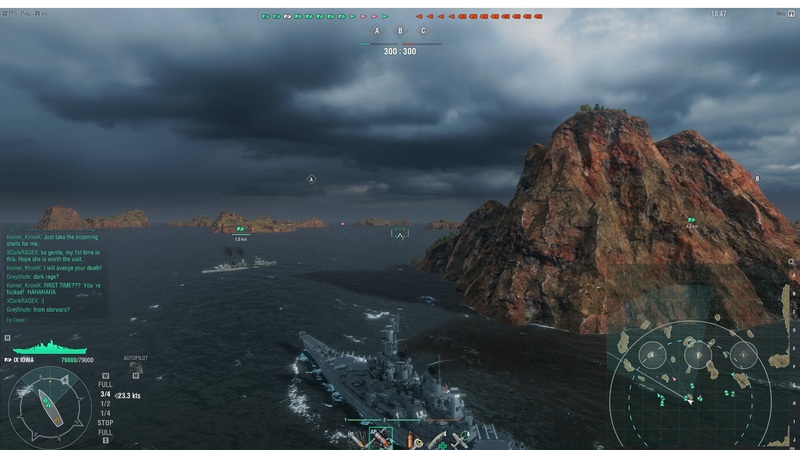The image size is (800, 450).
Task: Select capture point A indicator at top
Action: pos(377,31)
